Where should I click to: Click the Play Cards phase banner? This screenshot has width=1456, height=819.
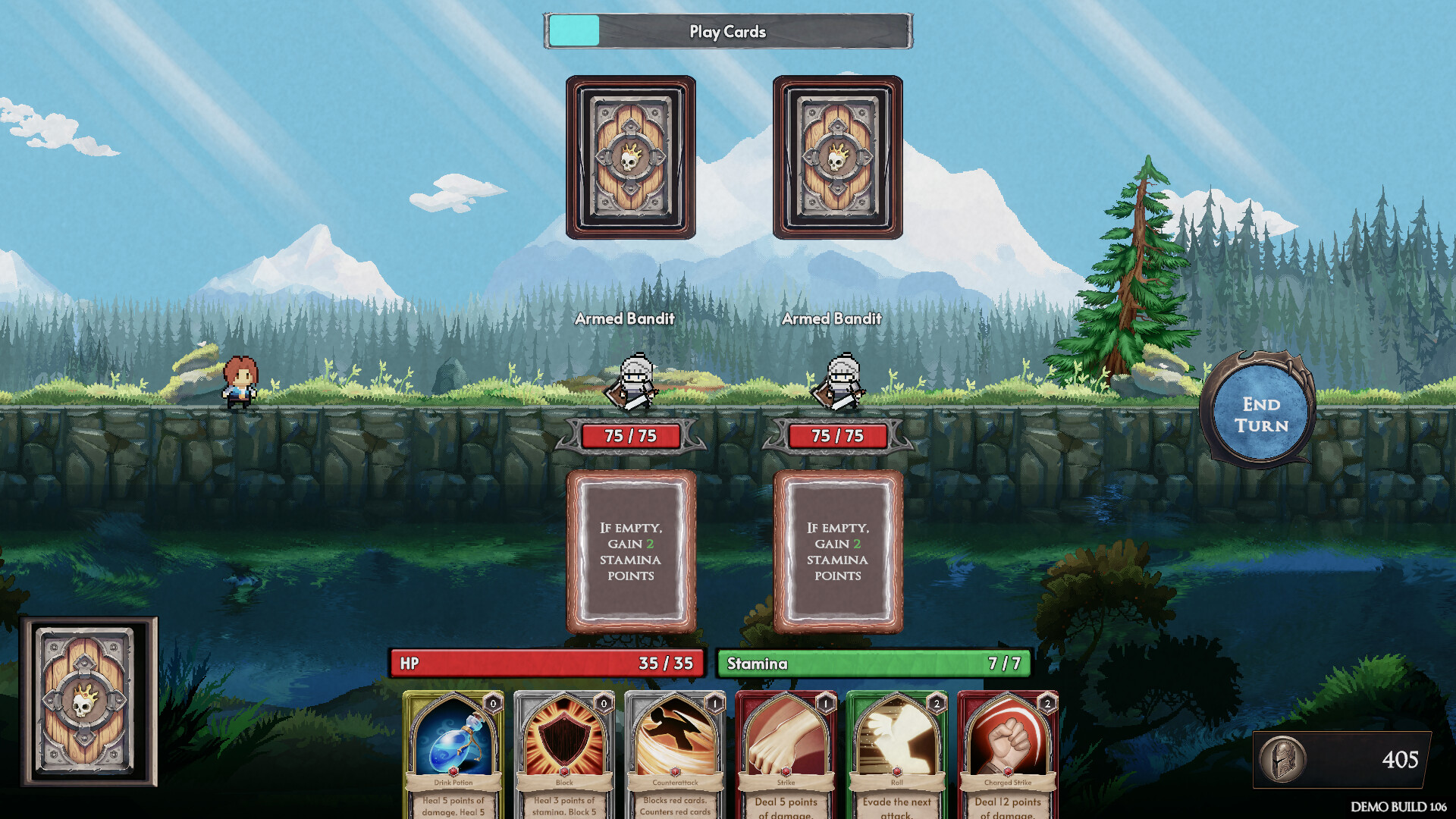coord(726,32)
